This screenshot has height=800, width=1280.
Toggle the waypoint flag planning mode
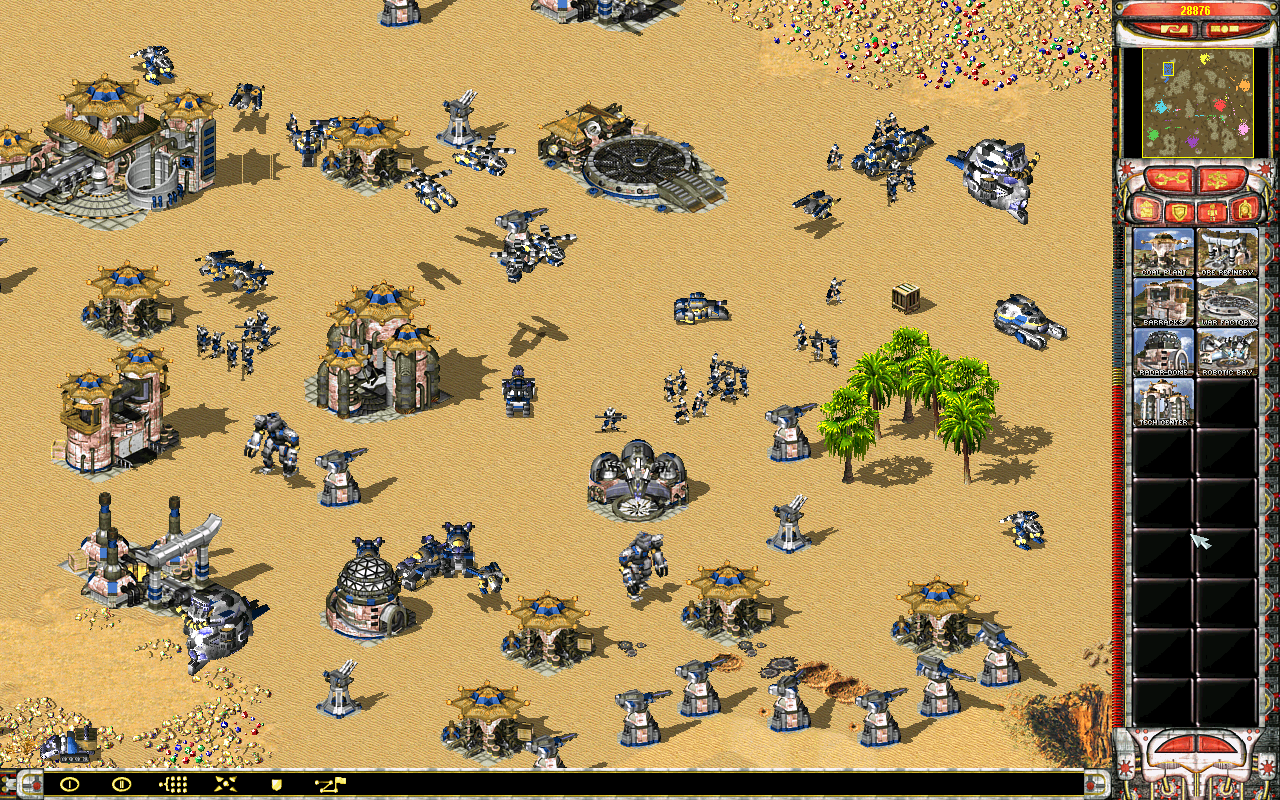tap(329, 784)
